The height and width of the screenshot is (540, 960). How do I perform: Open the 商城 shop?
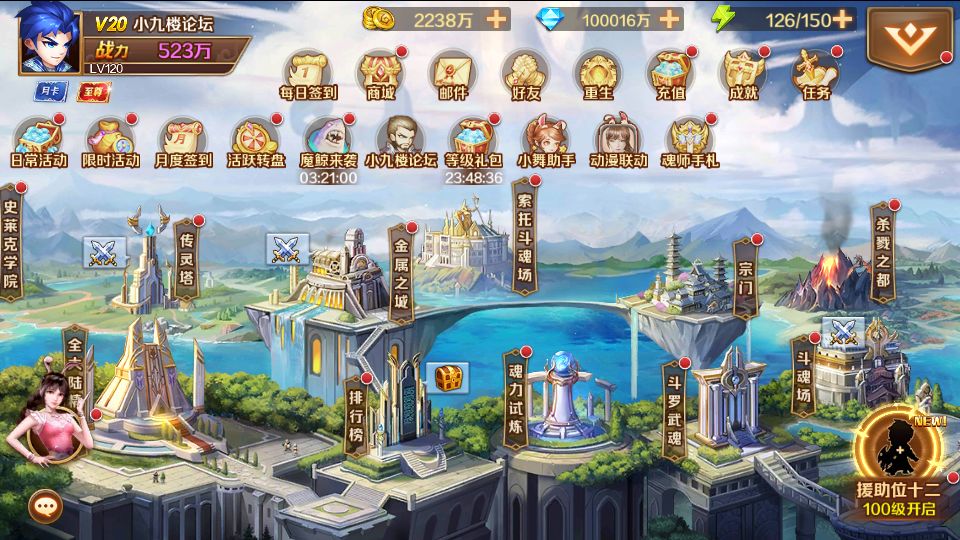click(380, 72)
